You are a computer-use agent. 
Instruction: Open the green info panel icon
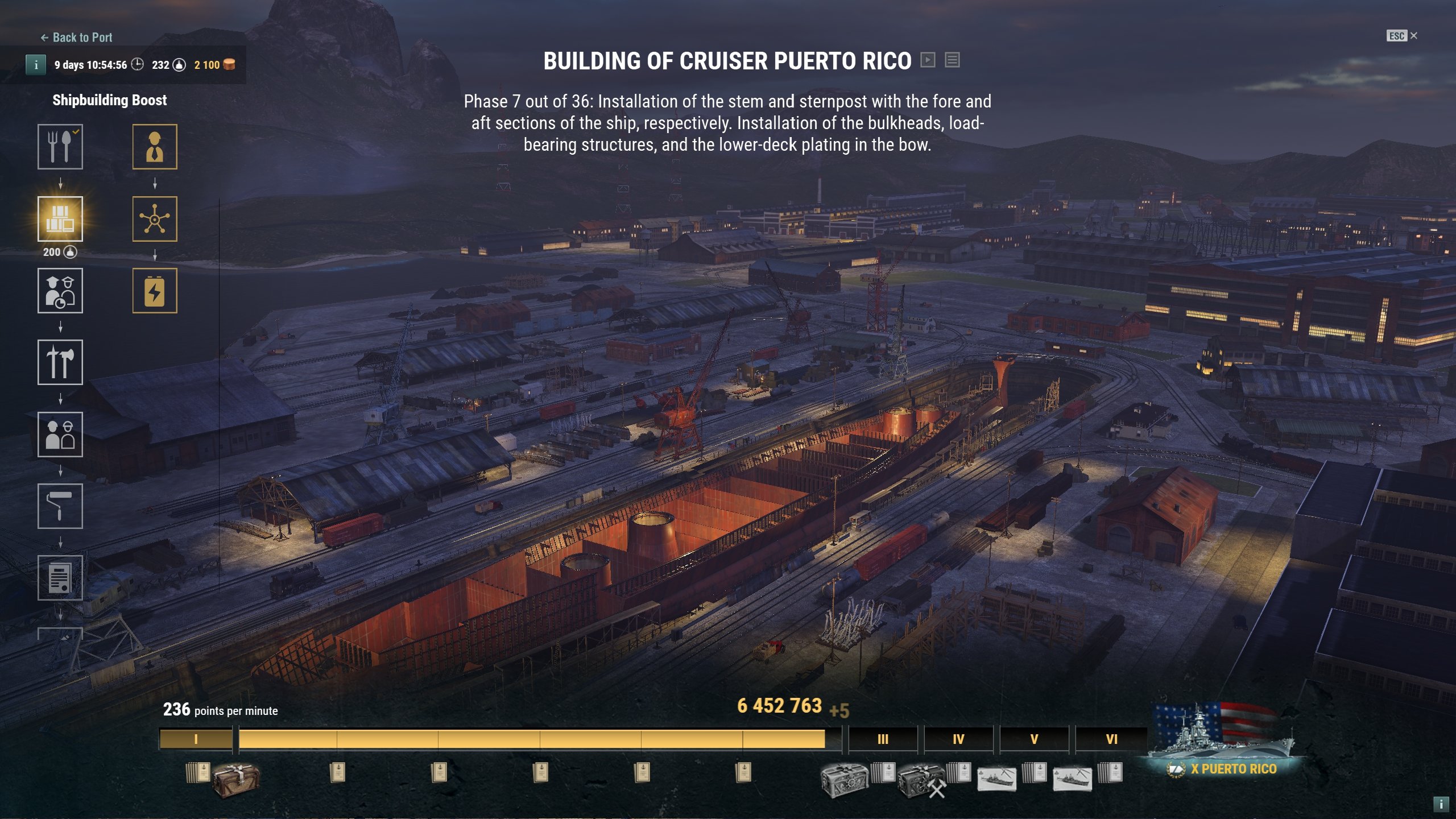(x=36, y=65)
